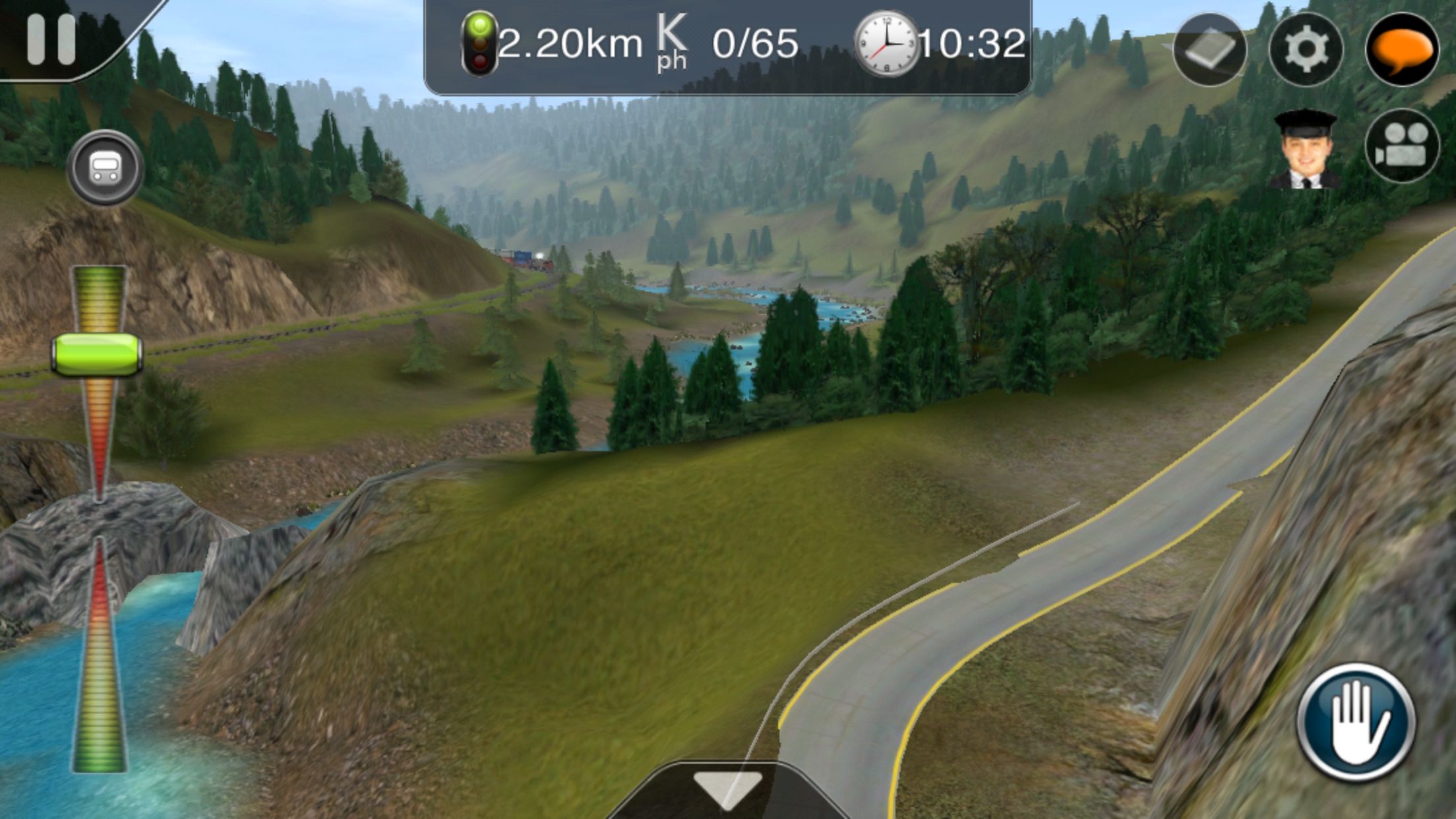Expand the bottom panel with the down arrow
The width and height of the screenshot is (1456, 819).
click(x=728, y=788)
